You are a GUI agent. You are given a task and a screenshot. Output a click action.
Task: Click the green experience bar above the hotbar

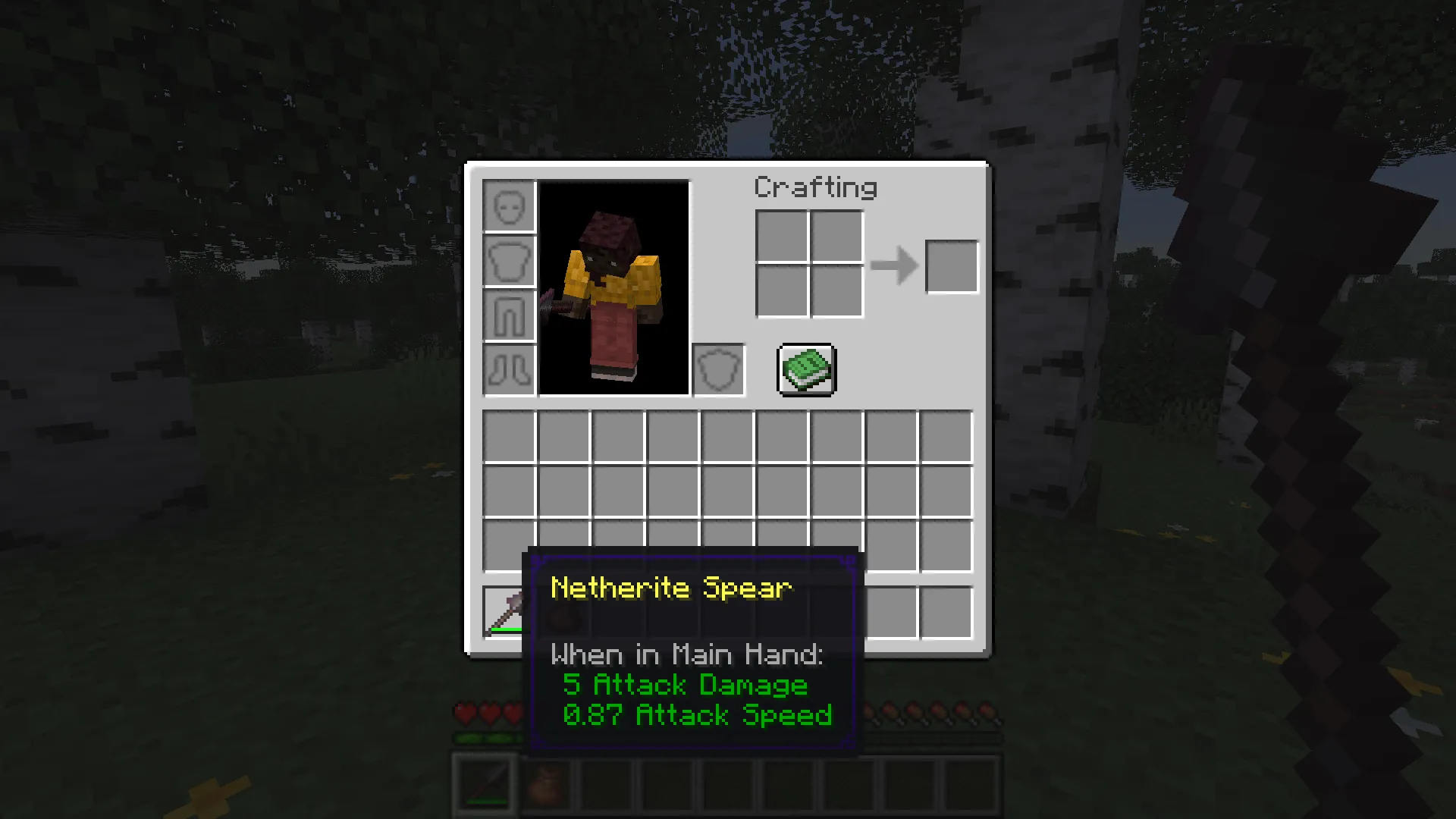pos(485,737)
